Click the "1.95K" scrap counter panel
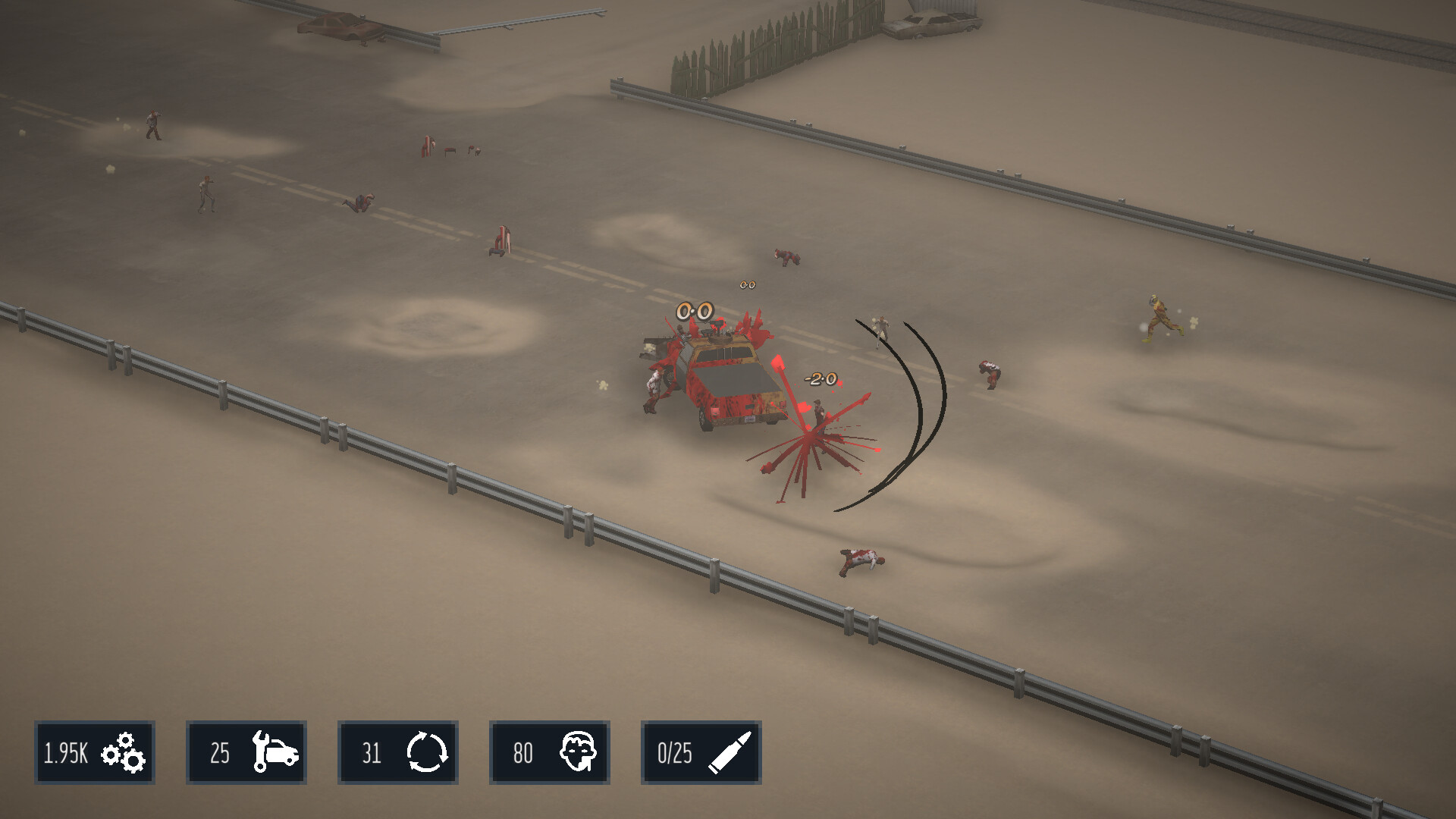Image resolution: width=1456 pixels, height=819 pixels. click(94, 753)
